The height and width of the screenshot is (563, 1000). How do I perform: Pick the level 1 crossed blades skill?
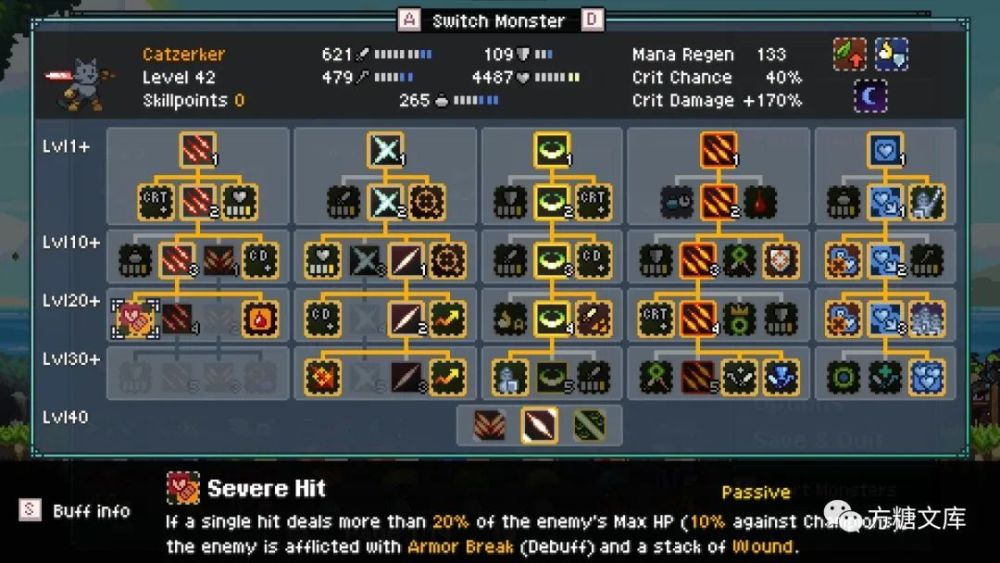click(x=386, y=149)
